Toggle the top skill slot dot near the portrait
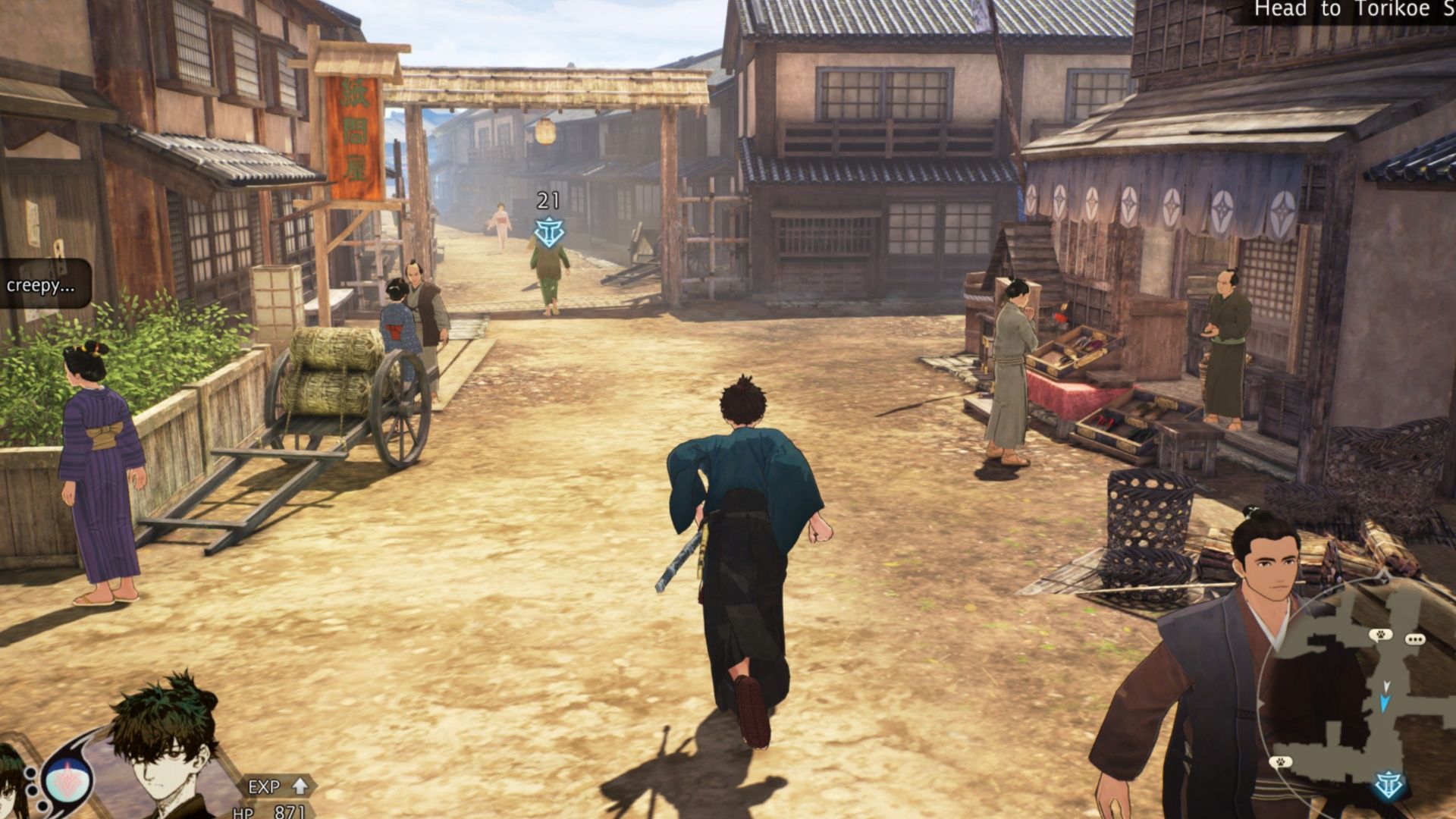The width and height of the screenshot is (1456, 819). point(30,772)
